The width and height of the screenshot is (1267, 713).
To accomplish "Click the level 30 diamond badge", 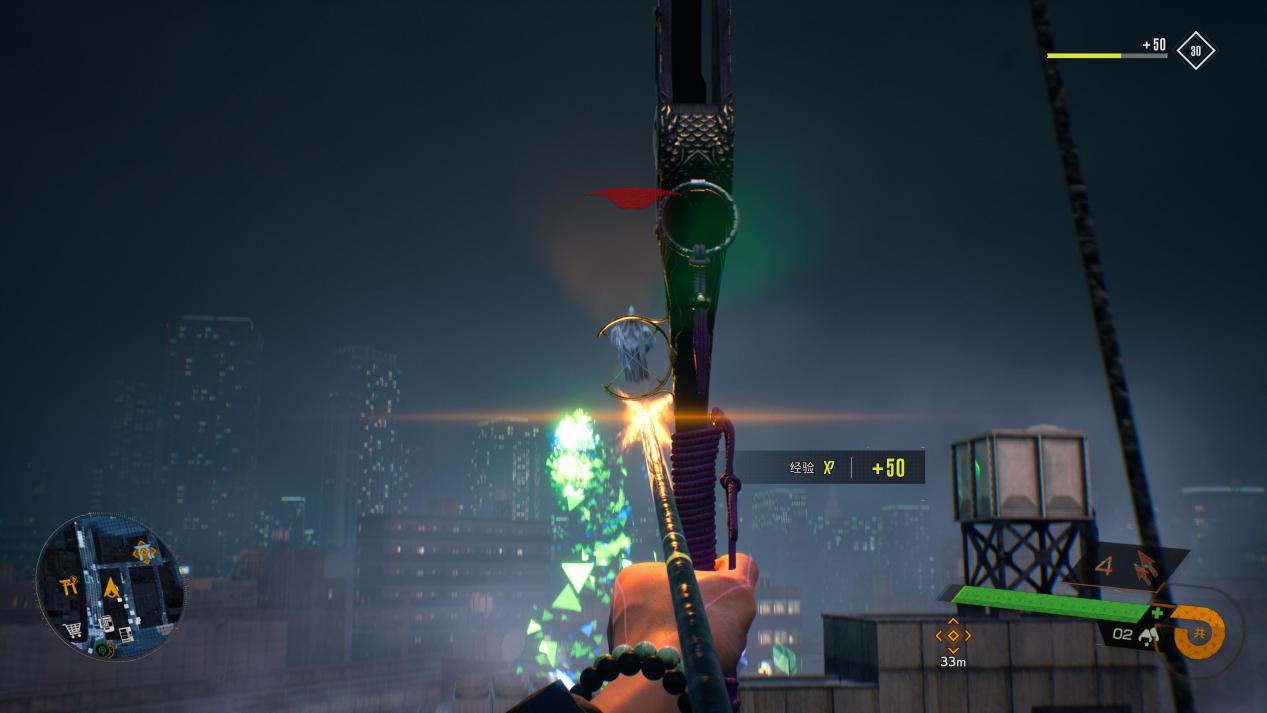I will tap(1195, 51).
